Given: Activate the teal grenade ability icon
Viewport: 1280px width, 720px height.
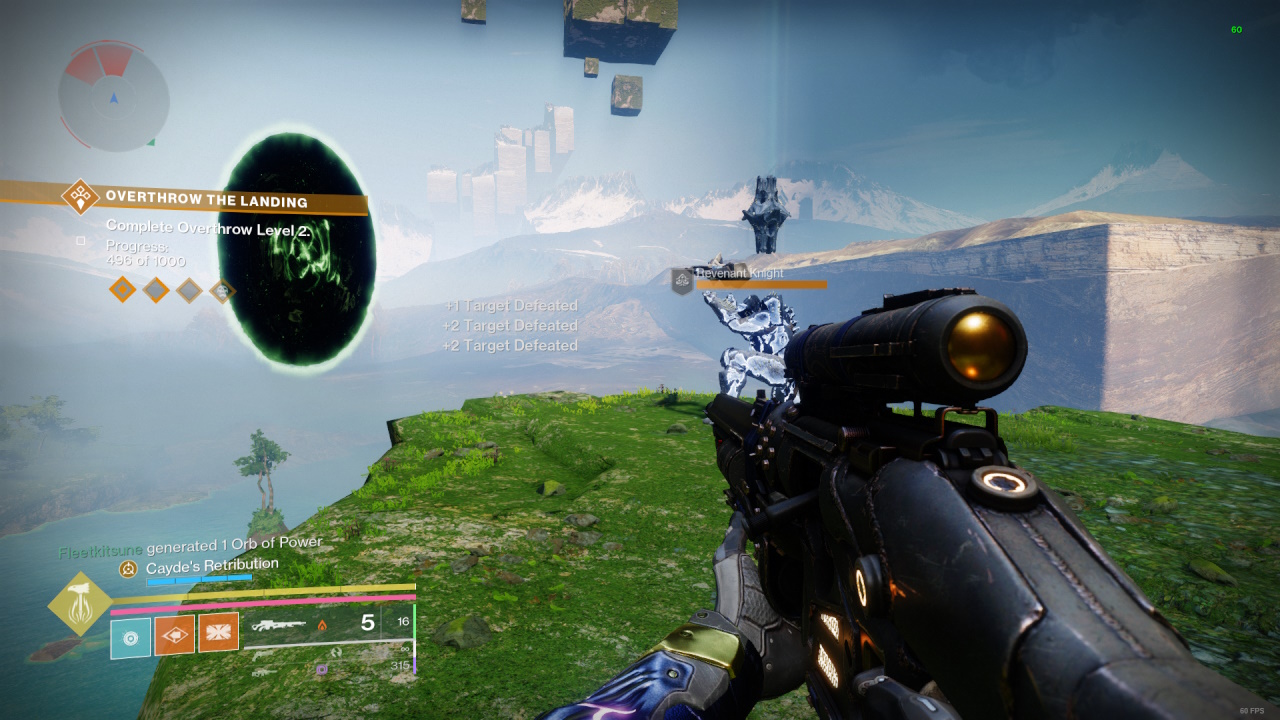Looking at the screenshot, I should tap(130, 637).
